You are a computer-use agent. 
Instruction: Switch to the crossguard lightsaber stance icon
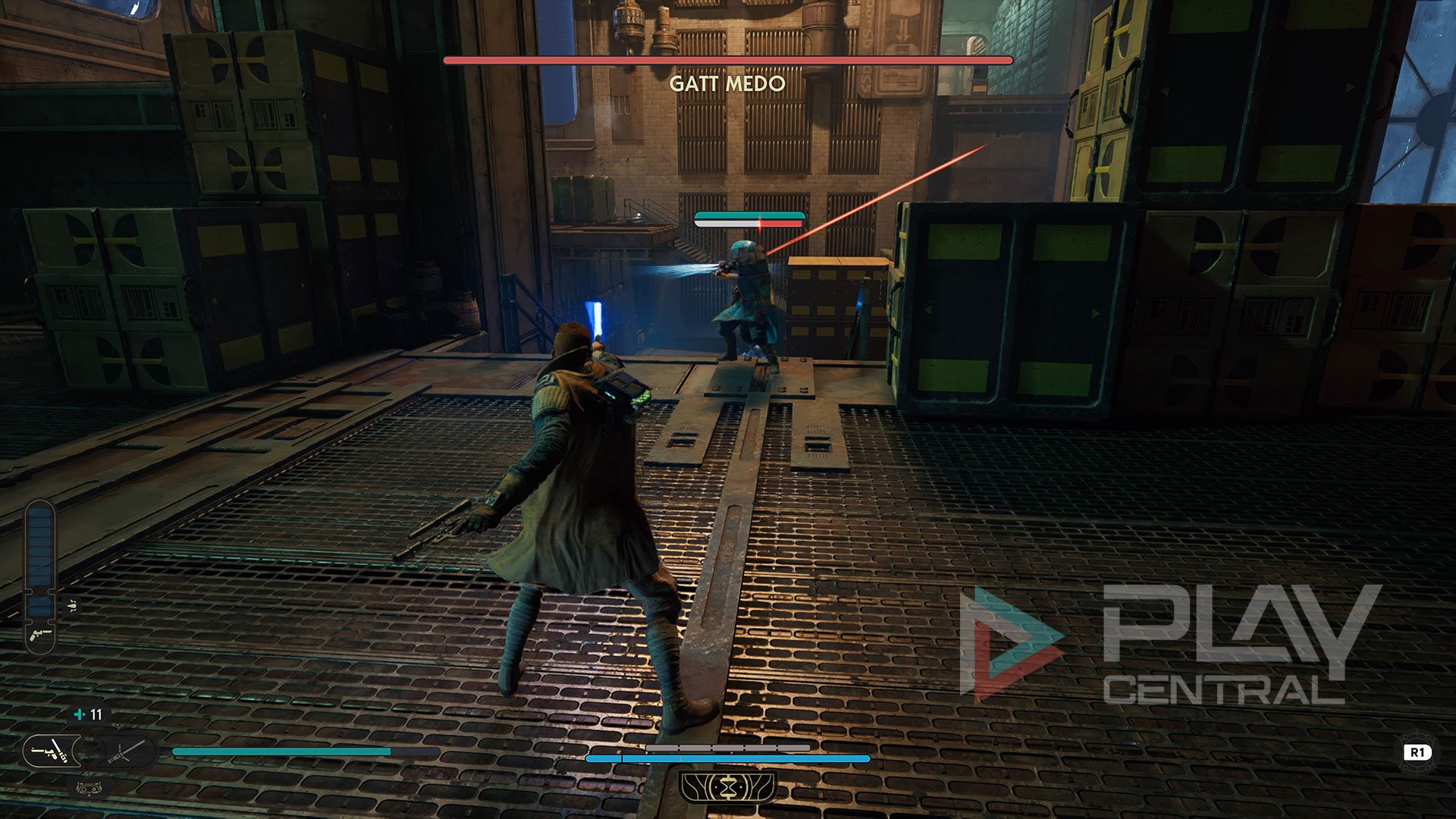[x=124, y=752]
